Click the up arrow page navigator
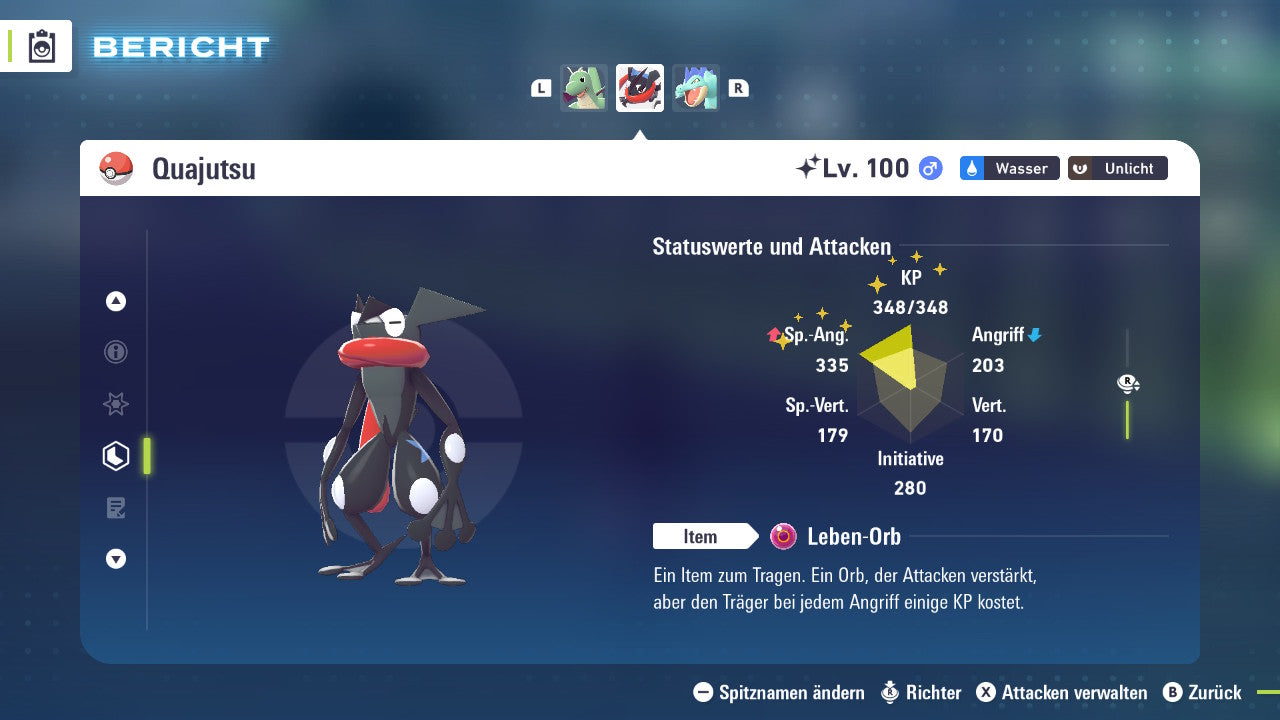The width and height of the screenshot is (1280, 720). (x=116, y=301)
